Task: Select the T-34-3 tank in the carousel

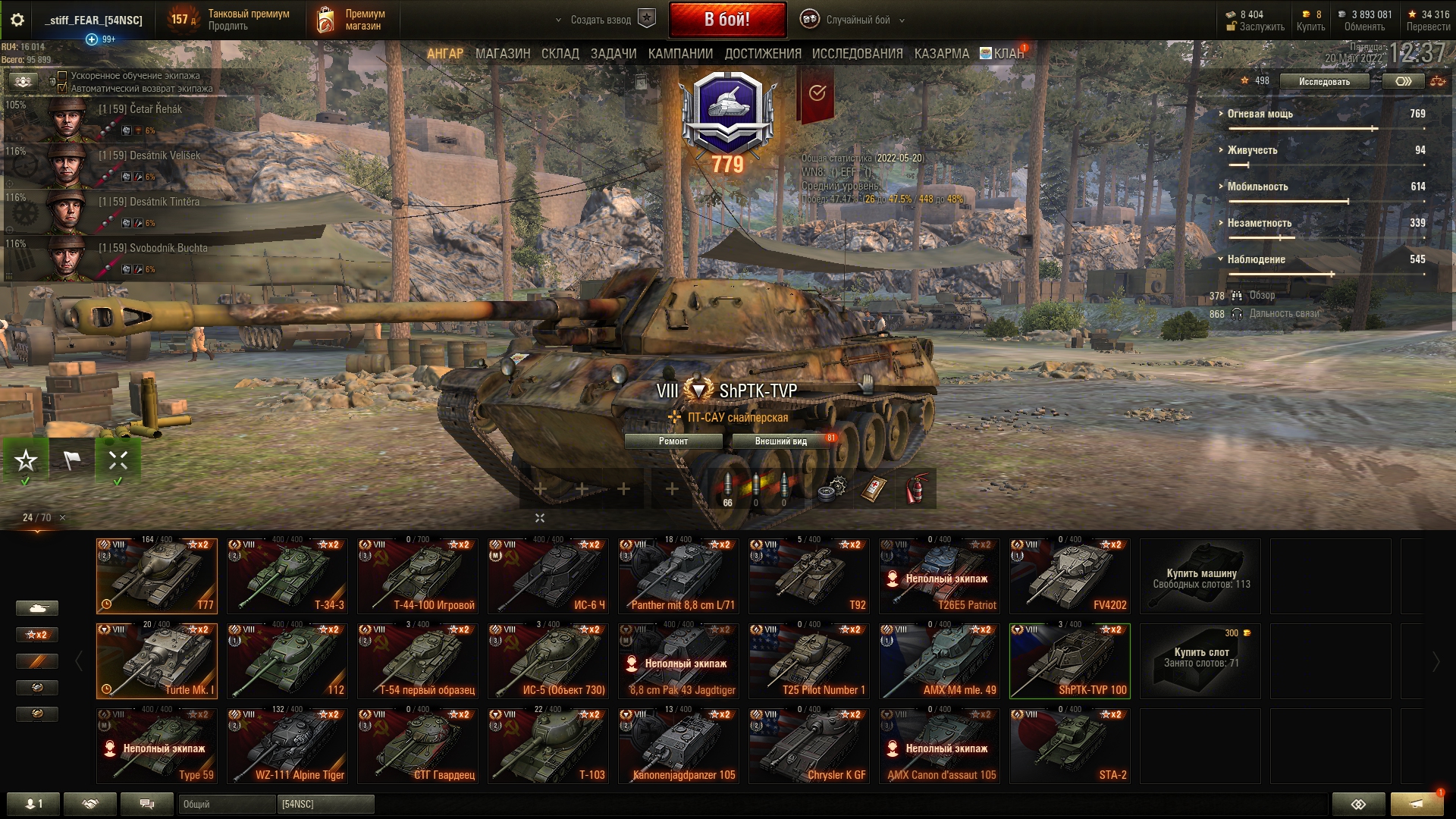Action: [x=287, y=576]
